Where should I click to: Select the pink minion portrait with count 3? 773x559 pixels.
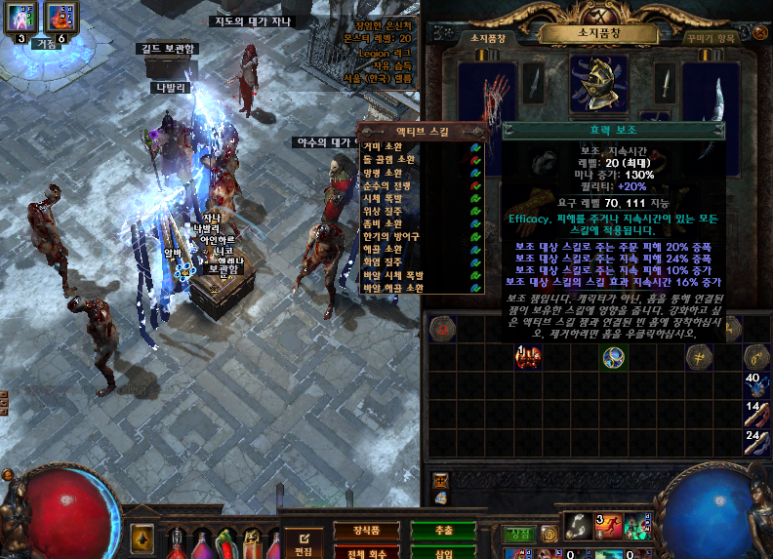pos(22,17)
